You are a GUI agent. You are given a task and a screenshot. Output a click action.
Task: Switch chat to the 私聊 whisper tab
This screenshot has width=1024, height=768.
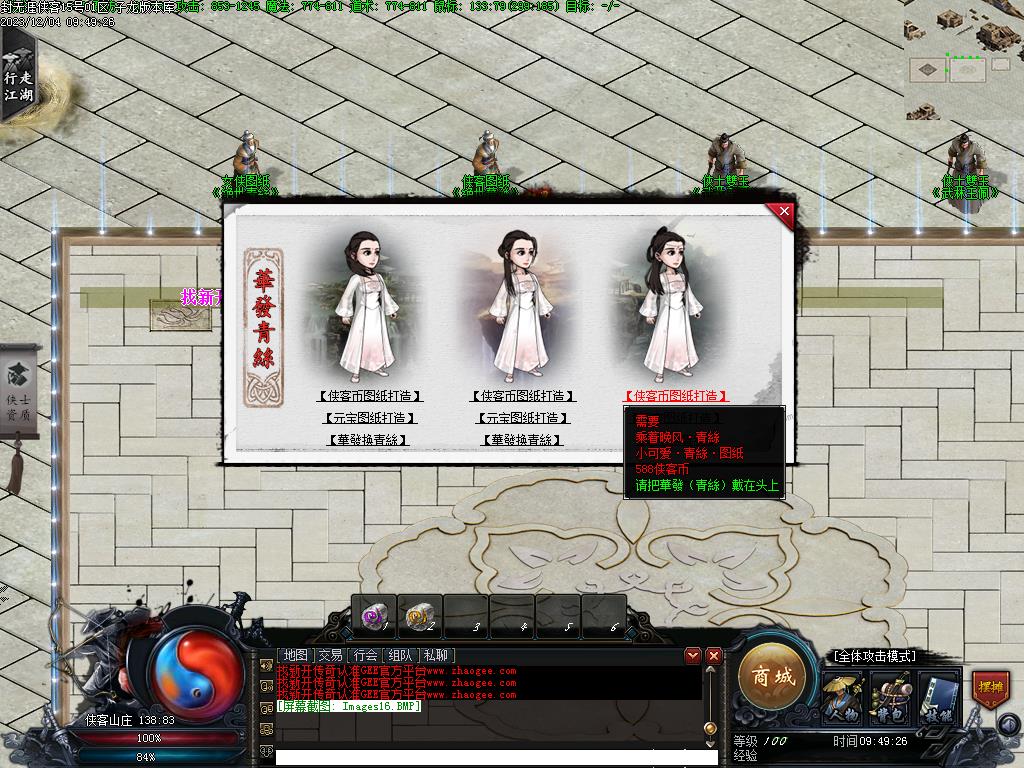pos(436,655)
